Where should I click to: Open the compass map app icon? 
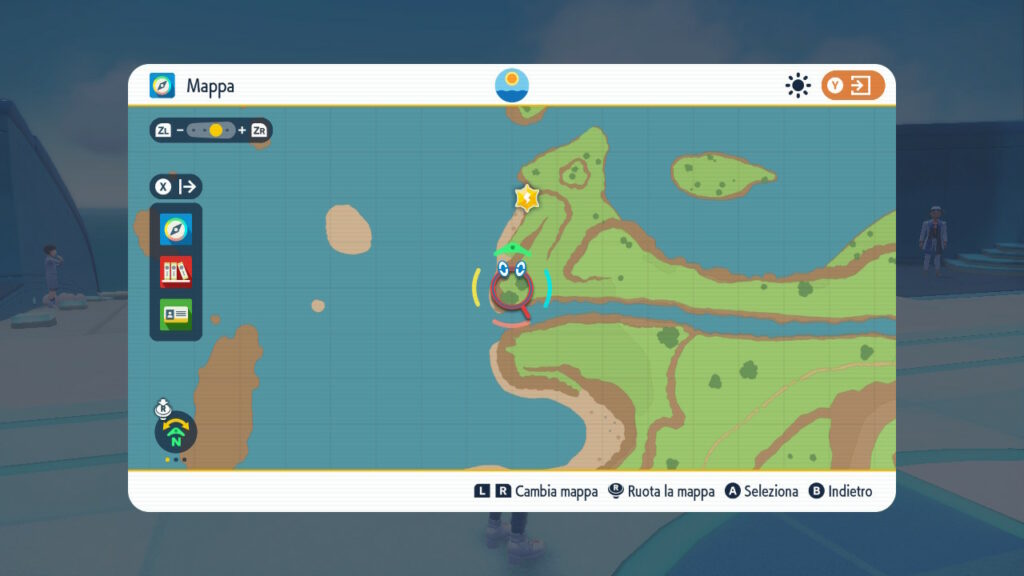(x=176, y=230)
